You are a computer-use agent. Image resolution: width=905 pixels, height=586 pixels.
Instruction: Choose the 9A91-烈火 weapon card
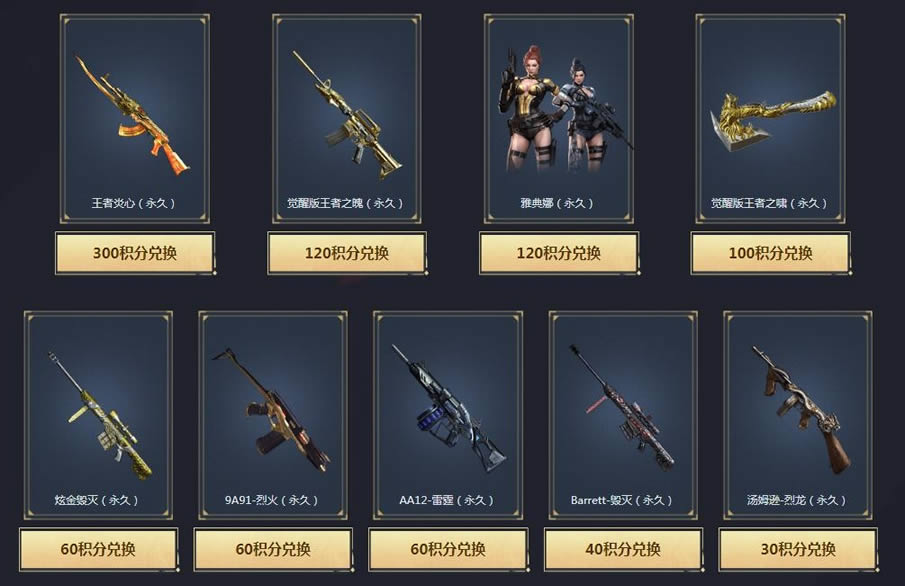(273, 415)
